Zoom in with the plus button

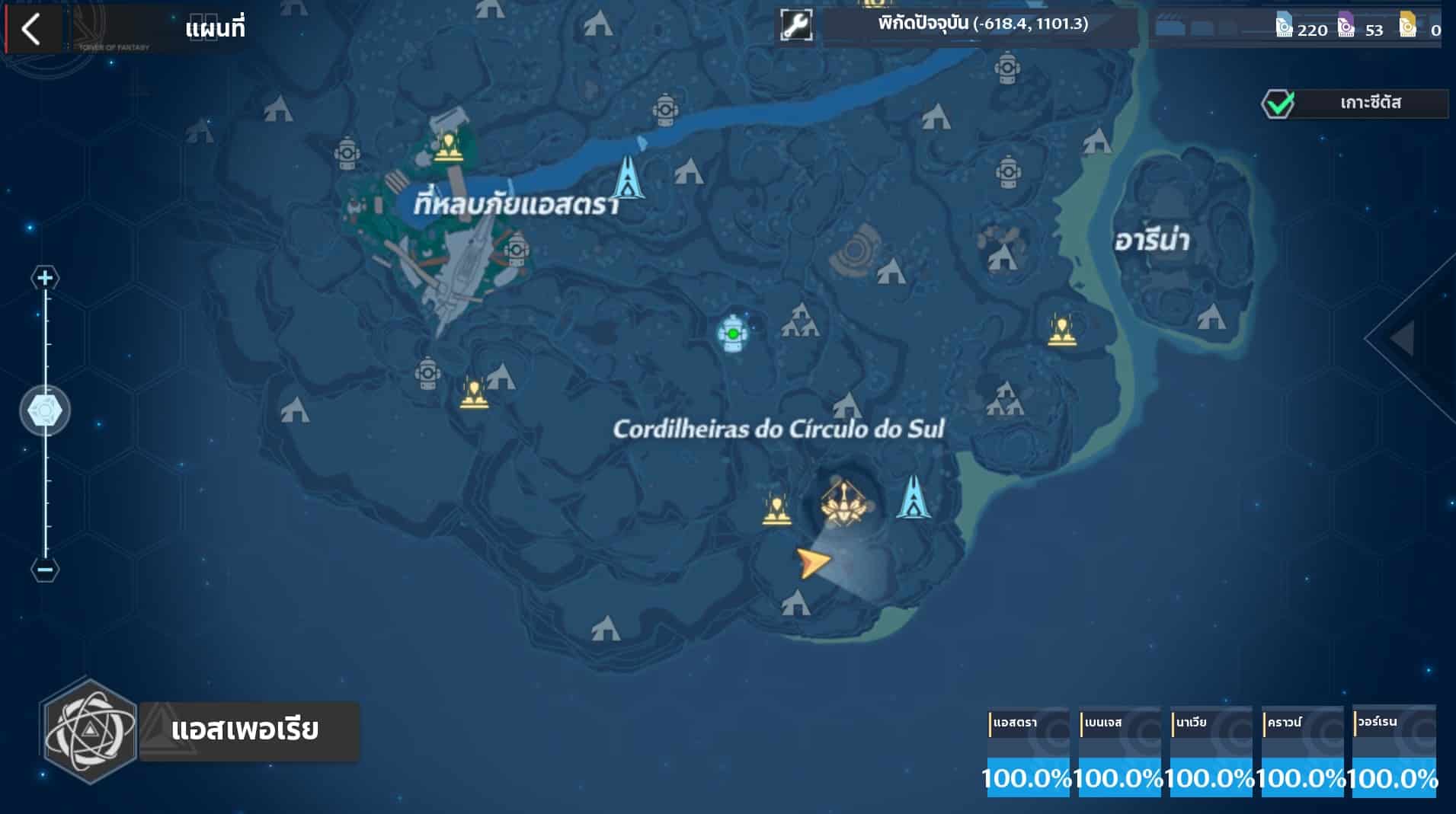coord(45,278)
